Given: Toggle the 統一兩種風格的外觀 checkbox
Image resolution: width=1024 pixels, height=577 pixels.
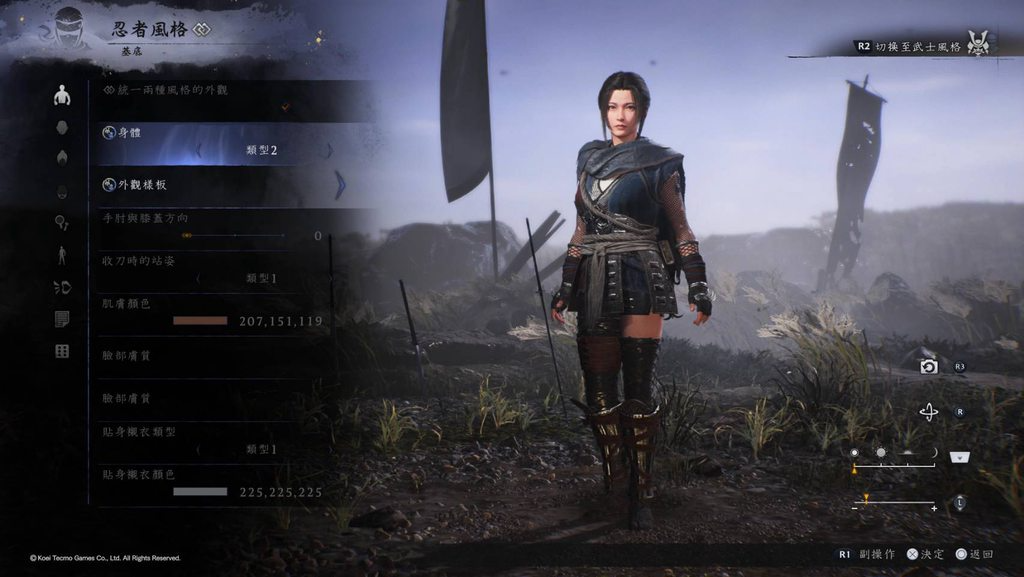Looking at the screenshot, I should [286, 106].
